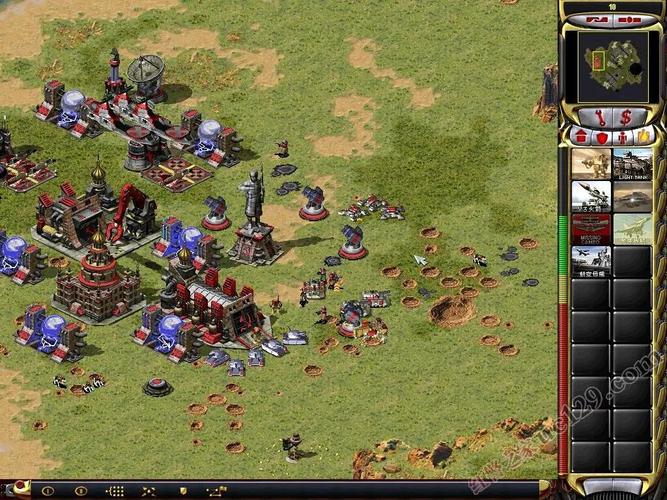Switch to the infantry build tab
The width and height of the screenshot is (667, 500).
point(623,135)
